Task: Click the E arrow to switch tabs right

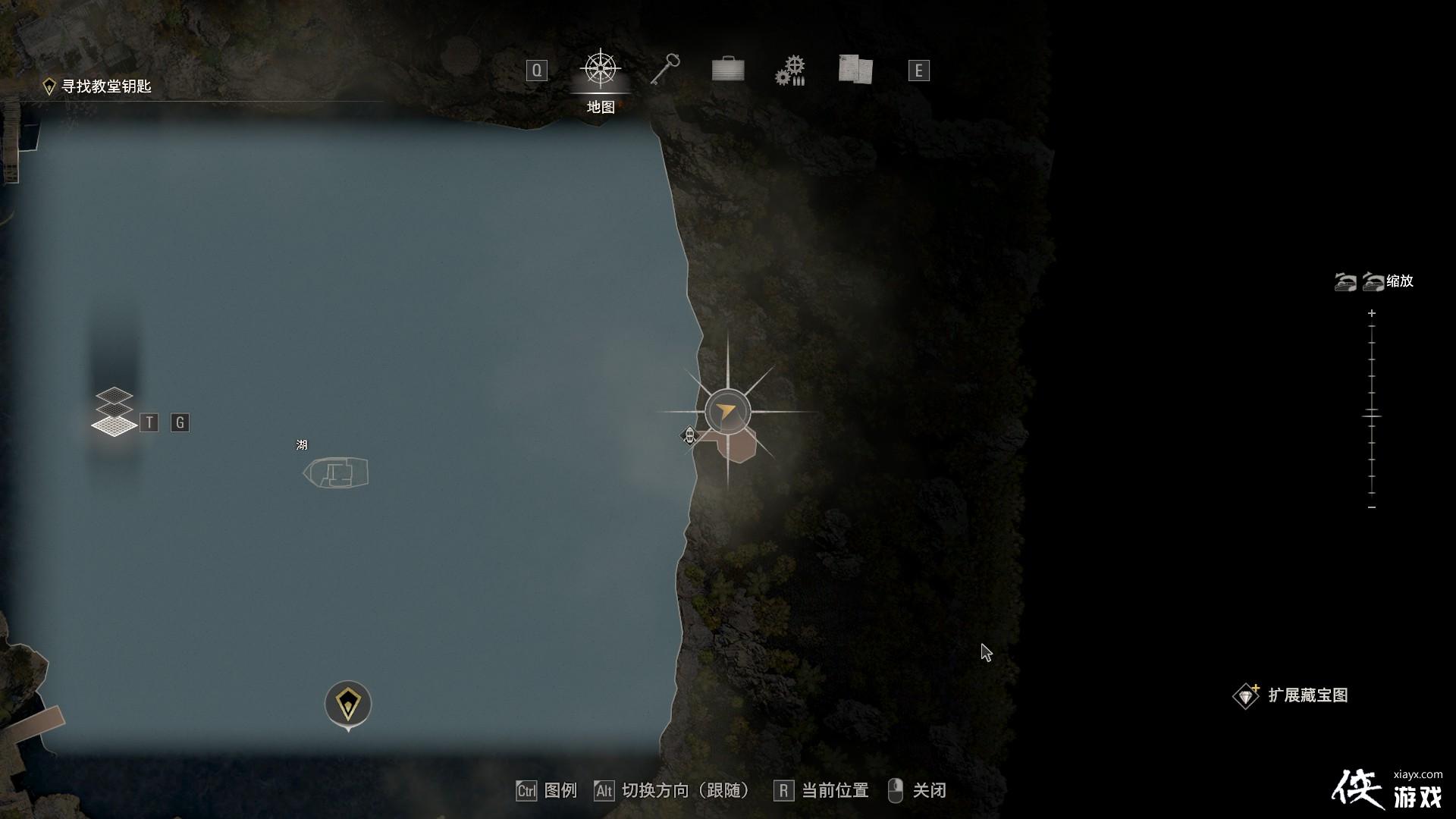Action: coord(918,69)
